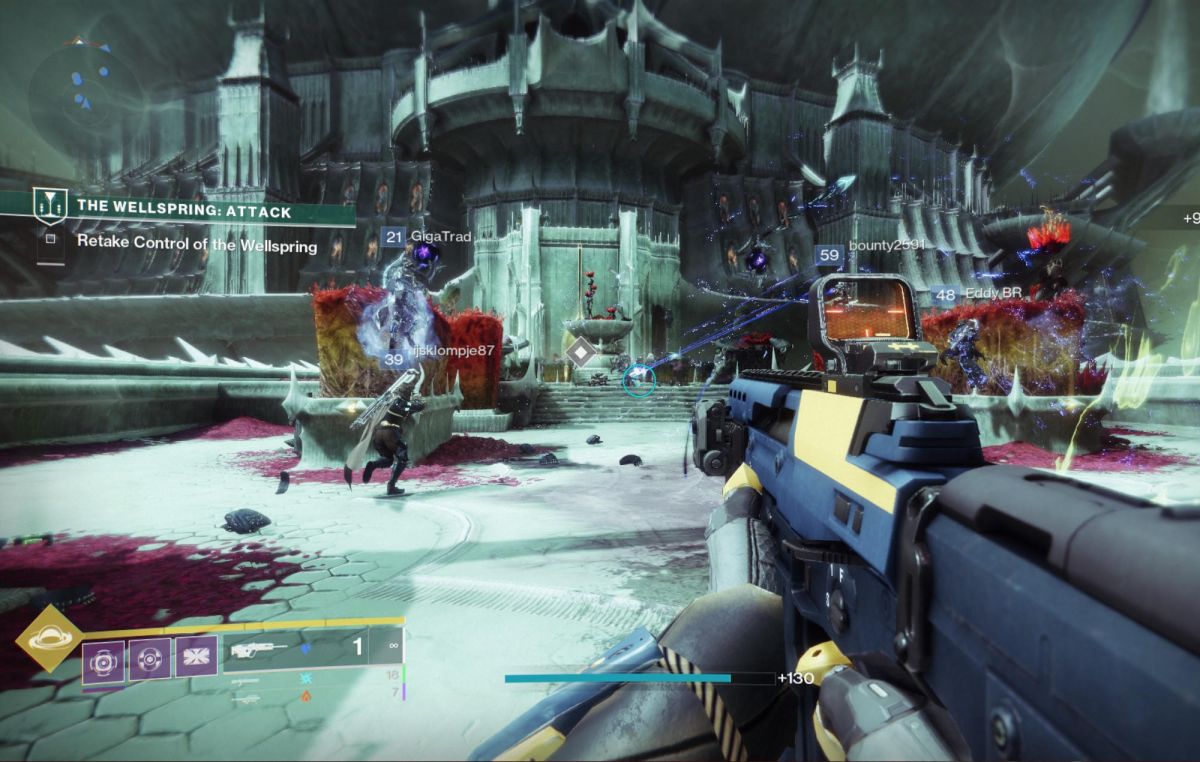Select the Retake Control of the Wellspring objective
The width and height of the screenshot is (1200, 762).
tap(196, 246)
